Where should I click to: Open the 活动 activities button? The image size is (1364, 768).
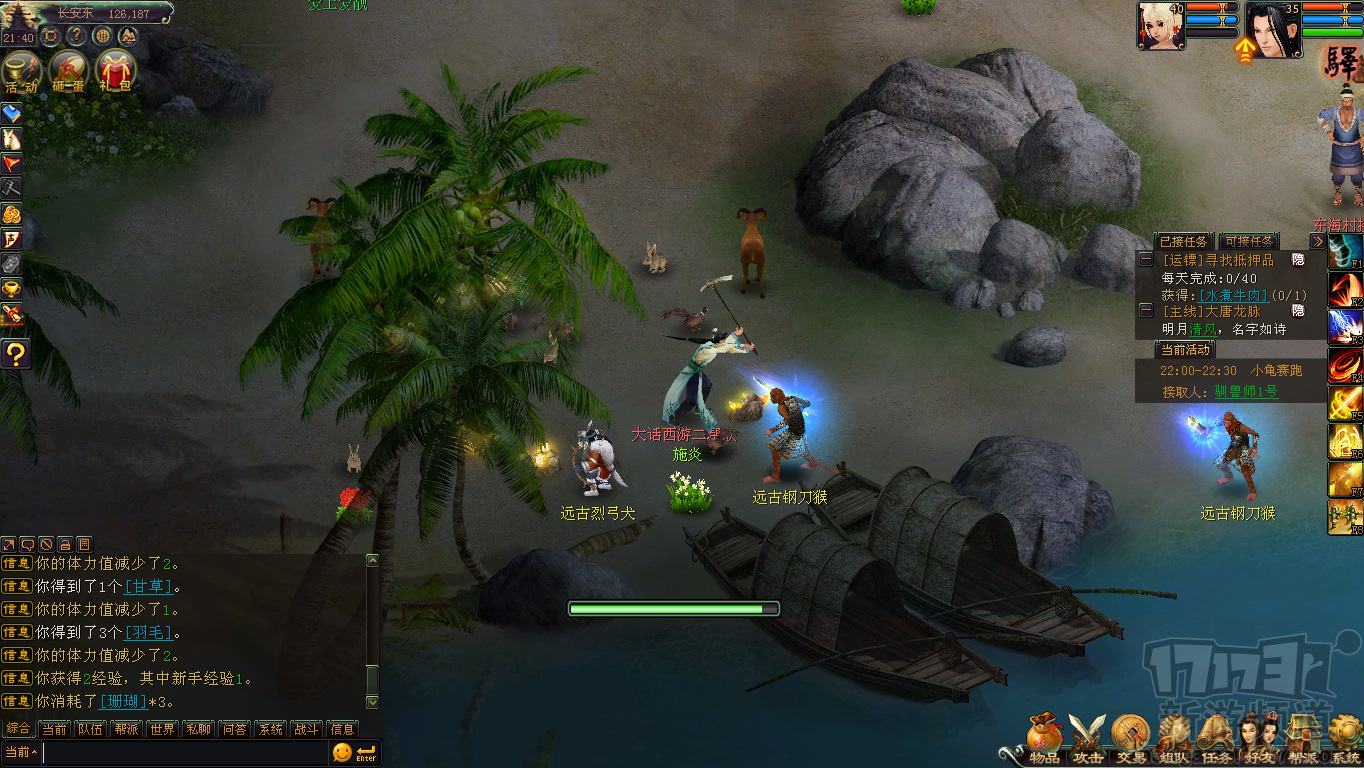click(x=21, y=71)
